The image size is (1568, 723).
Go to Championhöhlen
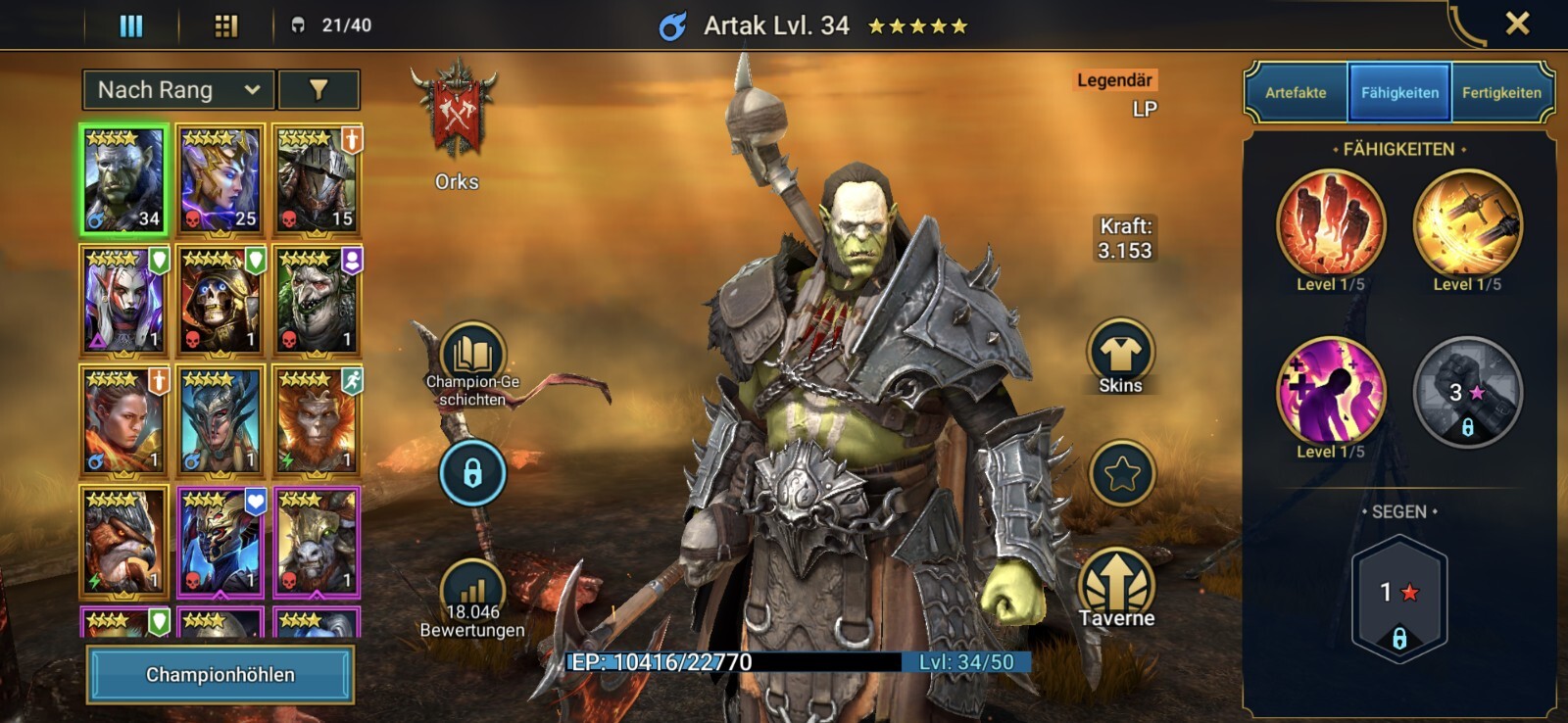220,675
